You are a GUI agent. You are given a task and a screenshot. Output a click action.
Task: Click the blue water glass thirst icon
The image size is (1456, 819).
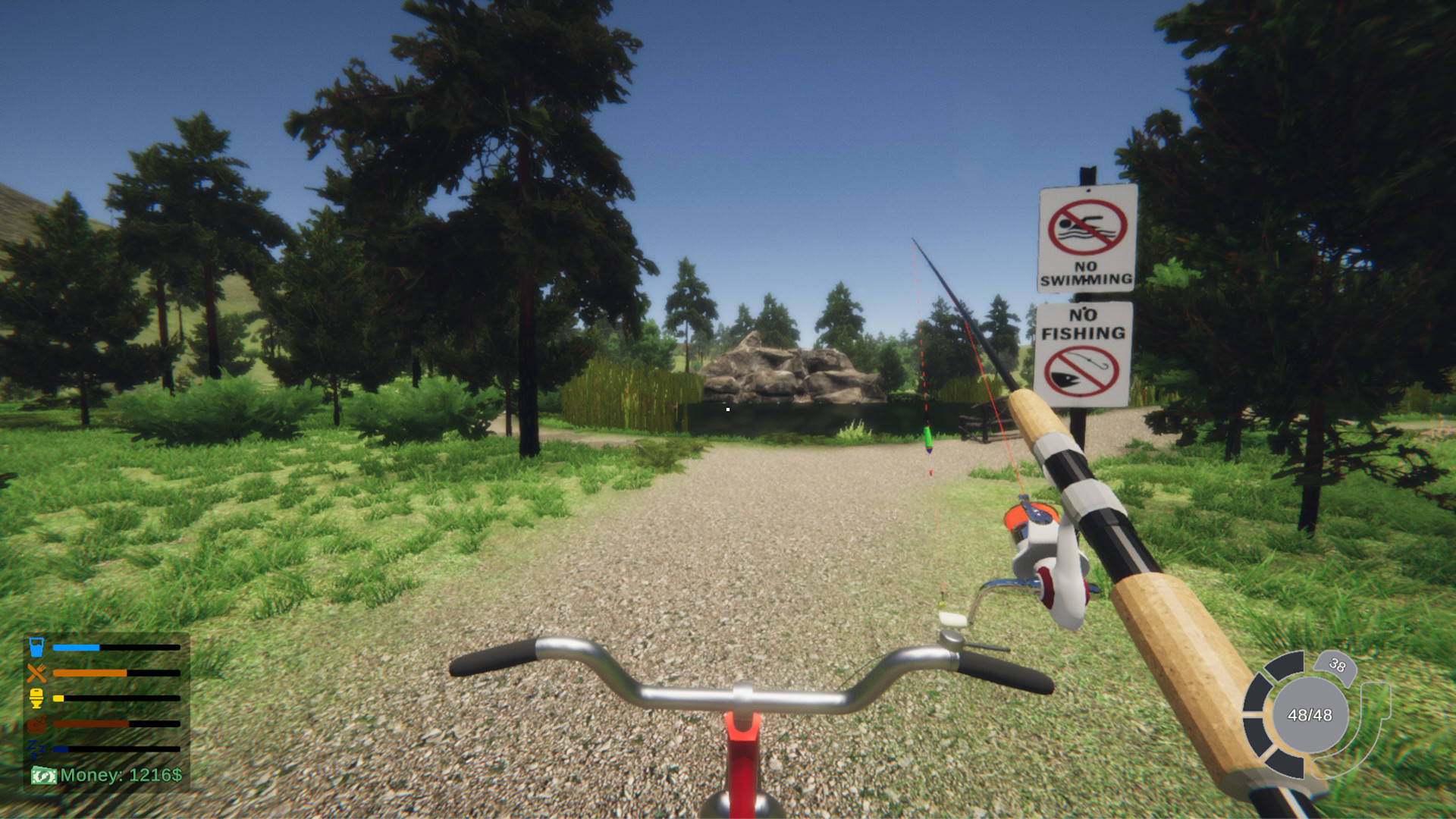point(36,647)
